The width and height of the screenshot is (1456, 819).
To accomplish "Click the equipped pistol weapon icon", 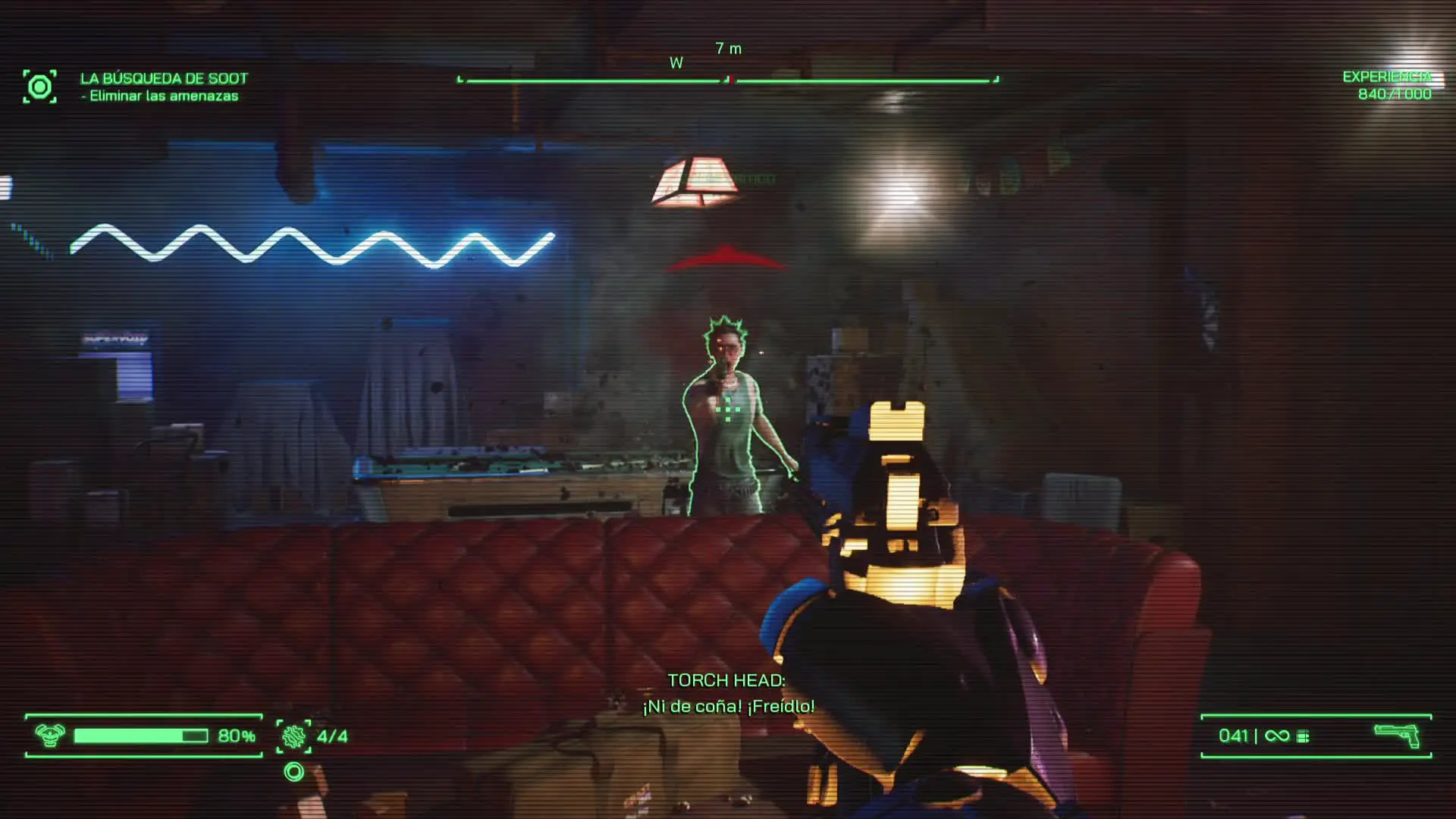I will click(x=1396, y=736).
